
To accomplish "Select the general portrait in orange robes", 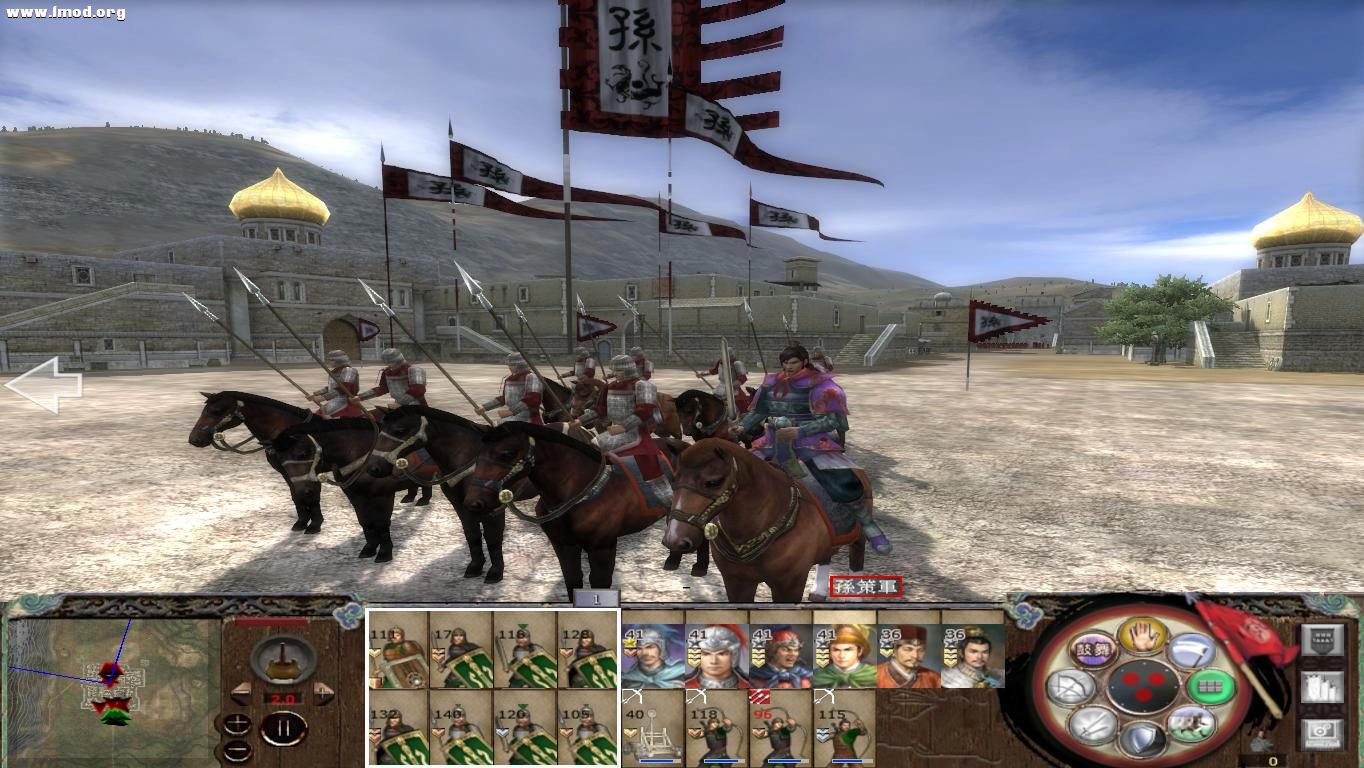I will click(x=908, y=656).
